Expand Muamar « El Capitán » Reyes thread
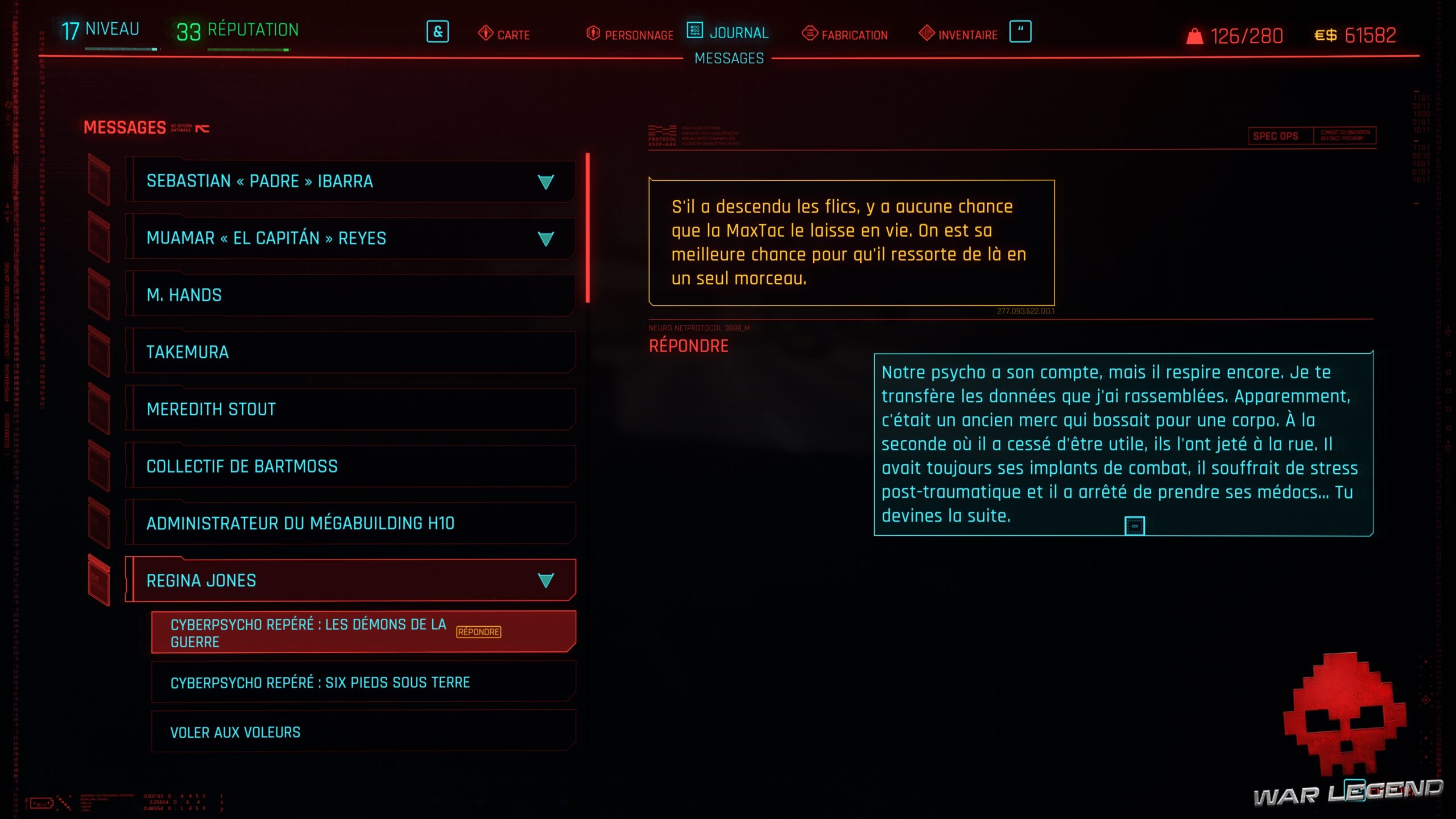1456x819 pixels. 545,239
